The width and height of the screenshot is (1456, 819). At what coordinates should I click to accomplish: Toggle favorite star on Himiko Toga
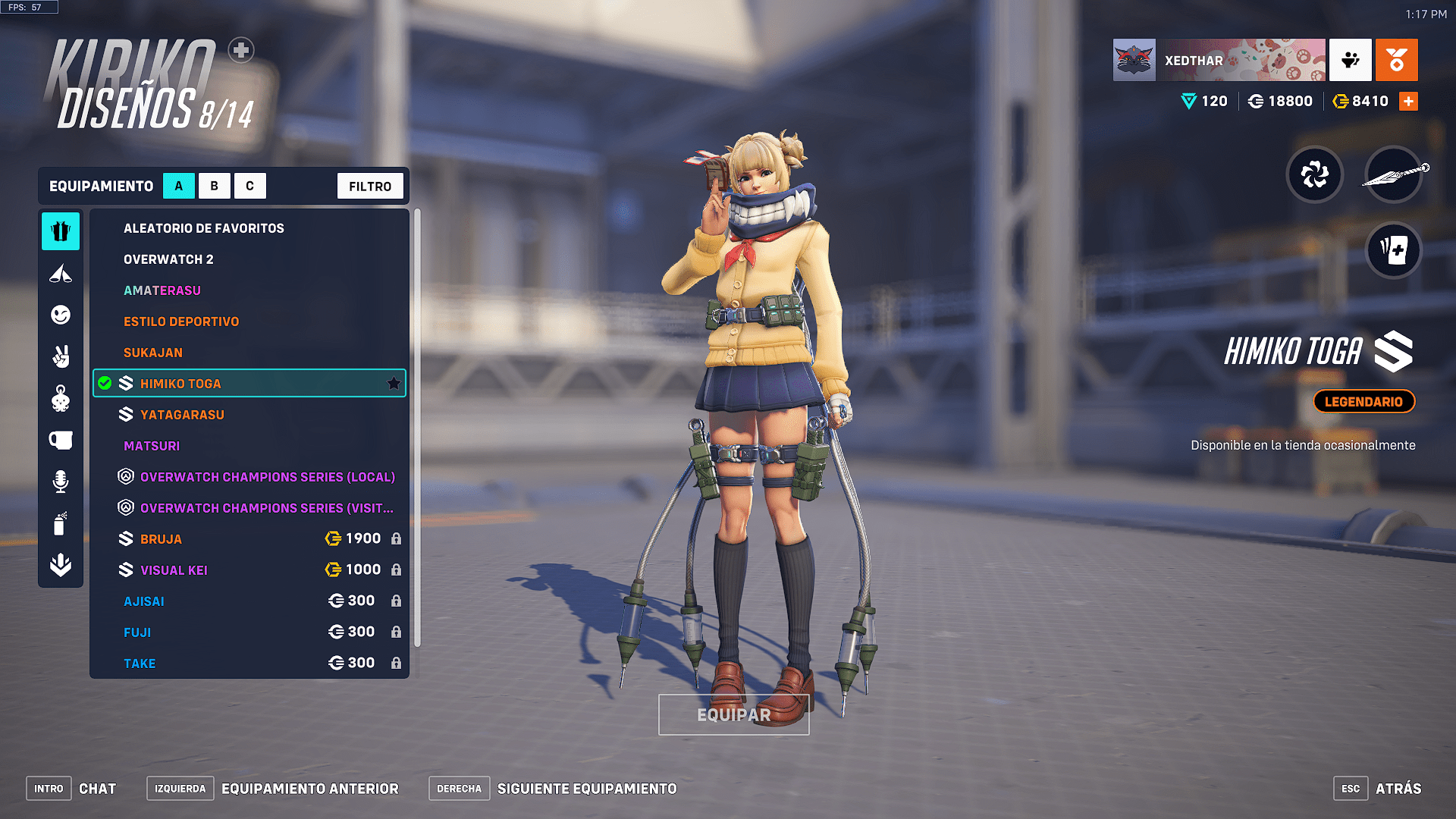[394, 384]
